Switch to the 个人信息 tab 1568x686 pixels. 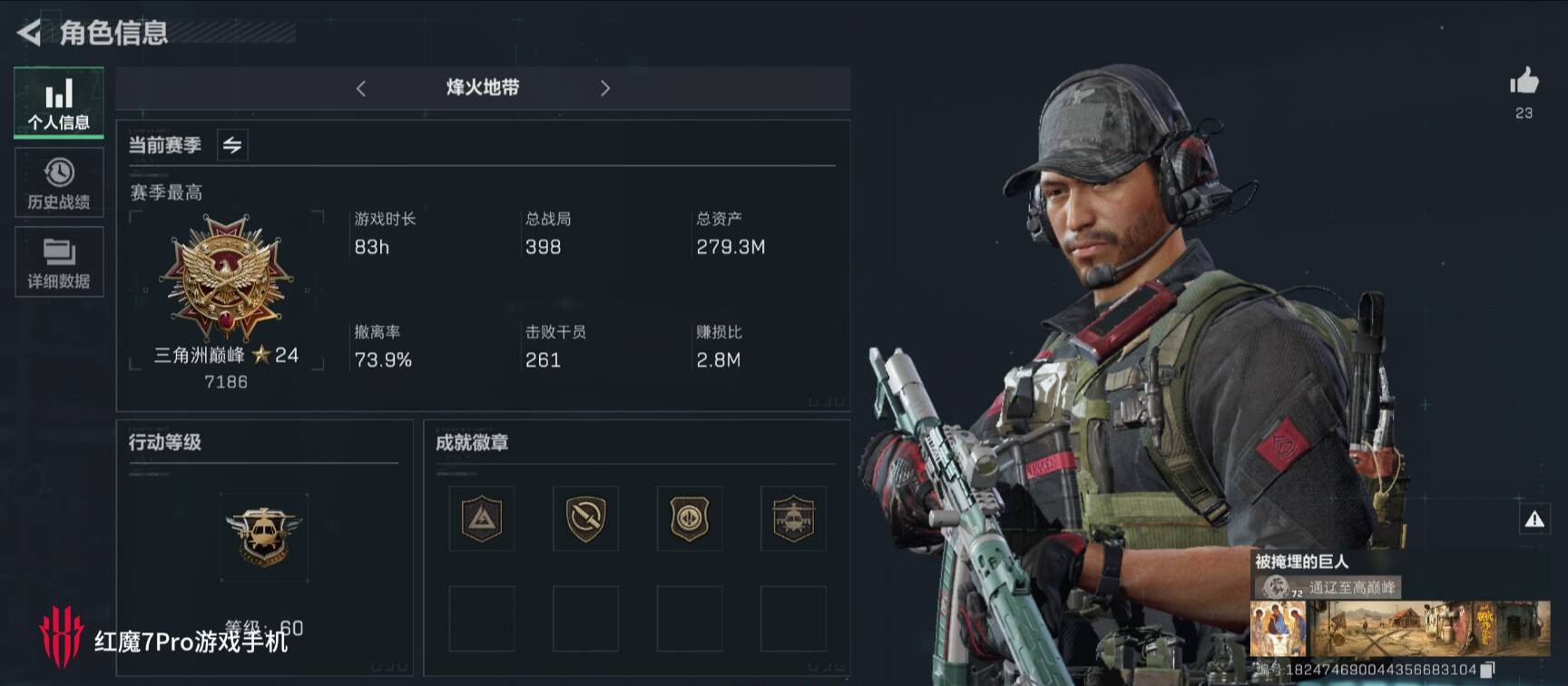[58, 103]
